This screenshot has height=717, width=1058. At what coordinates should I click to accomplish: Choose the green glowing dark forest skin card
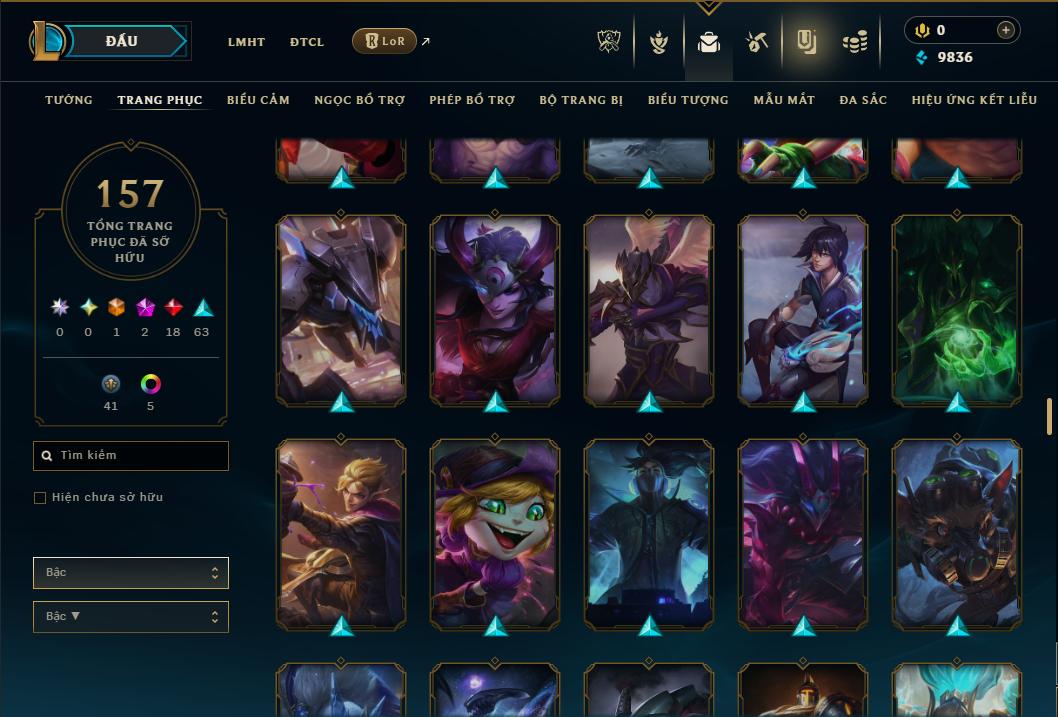tap(957, 311)
